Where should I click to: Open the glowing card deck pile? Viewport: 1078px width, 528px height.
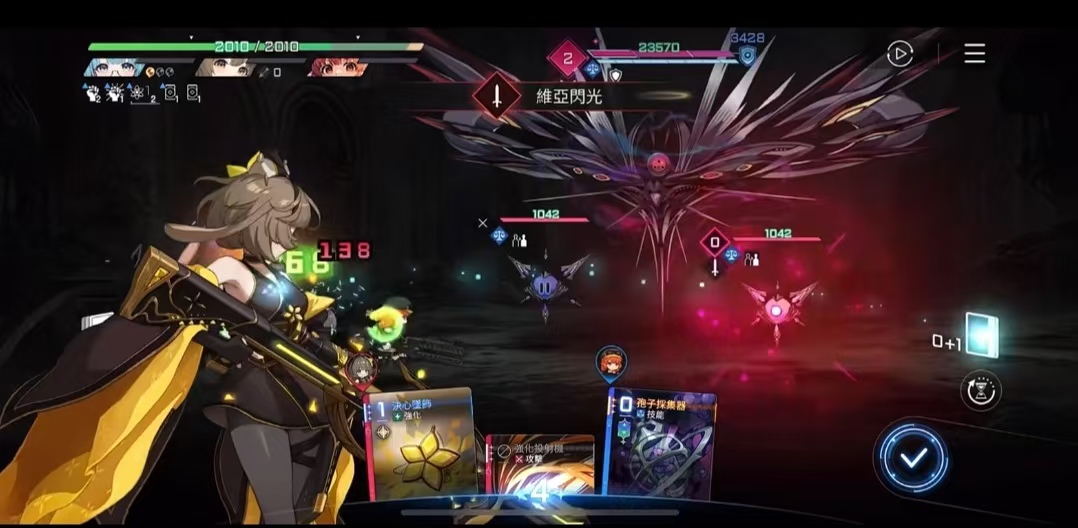pyautogui.click(x=981, y=336)
